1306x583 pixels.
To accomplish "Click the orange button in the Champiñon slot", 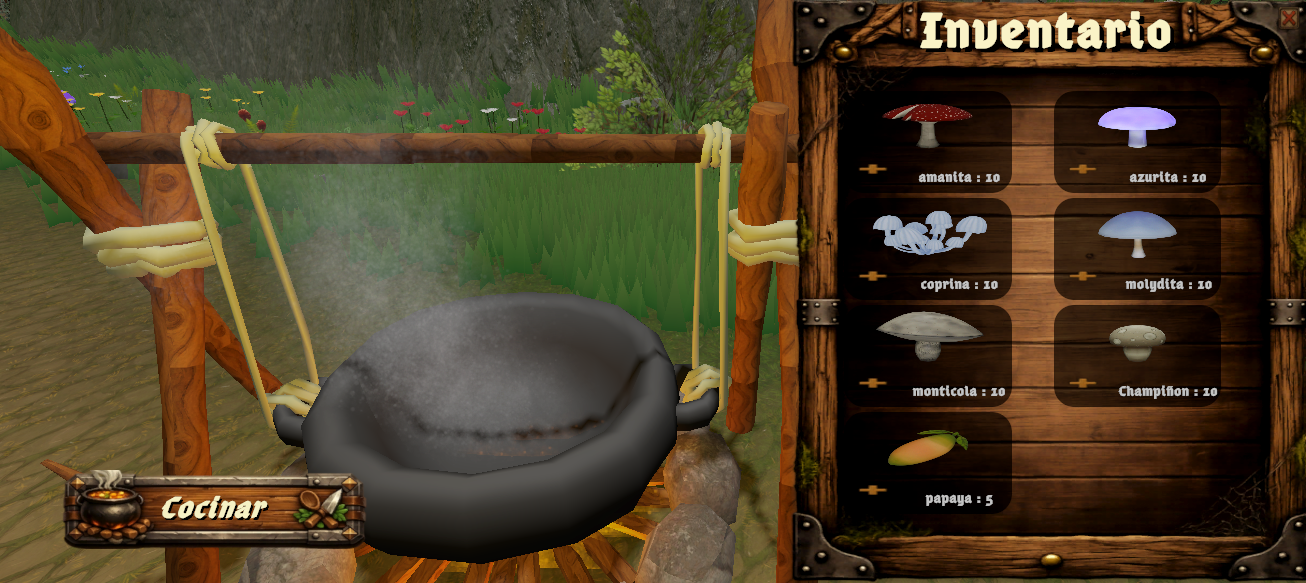I will (x=1082, y=383).
